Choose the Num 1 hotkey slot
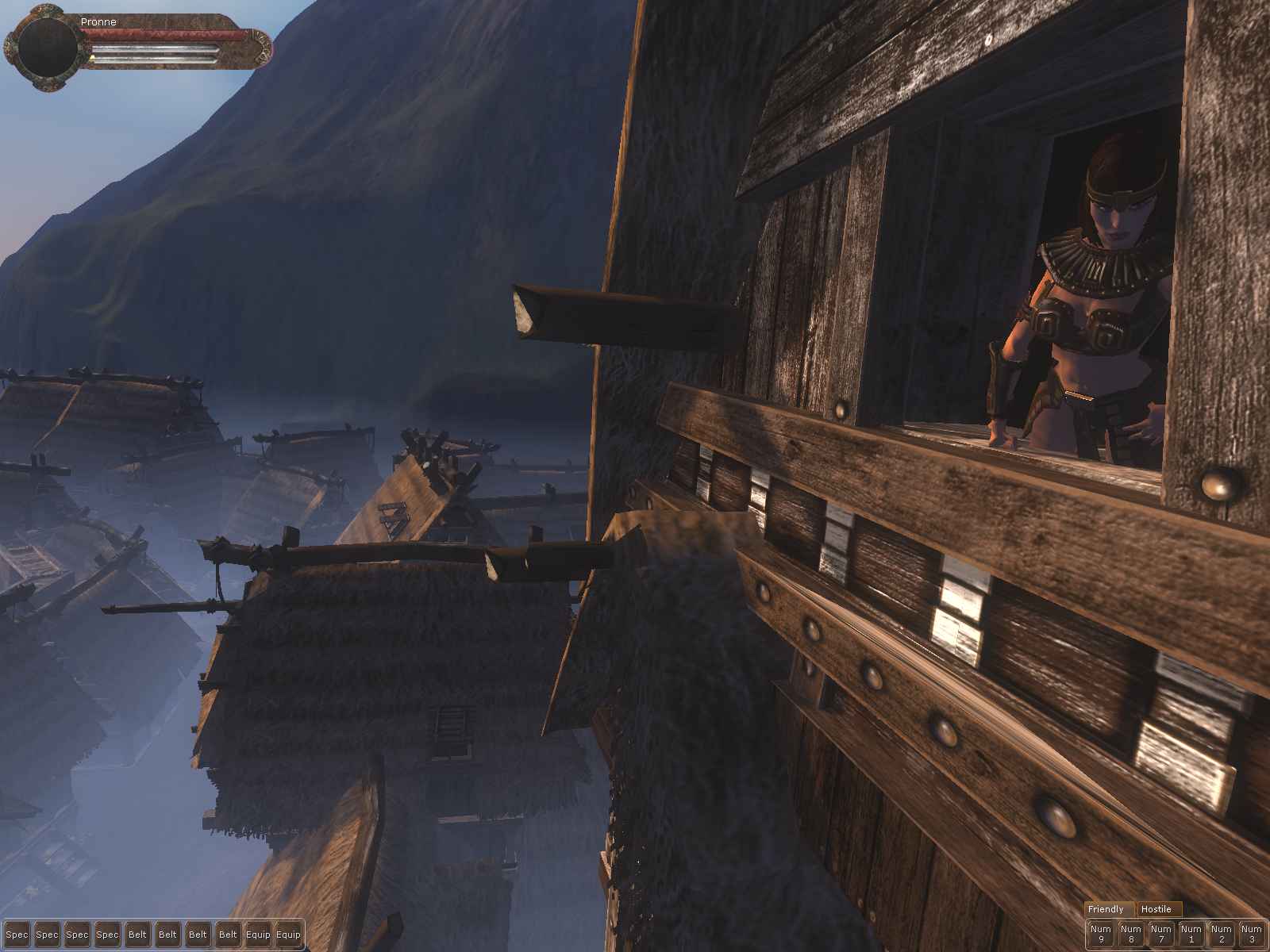The image size is (1270, 952). pos(1191,934)
